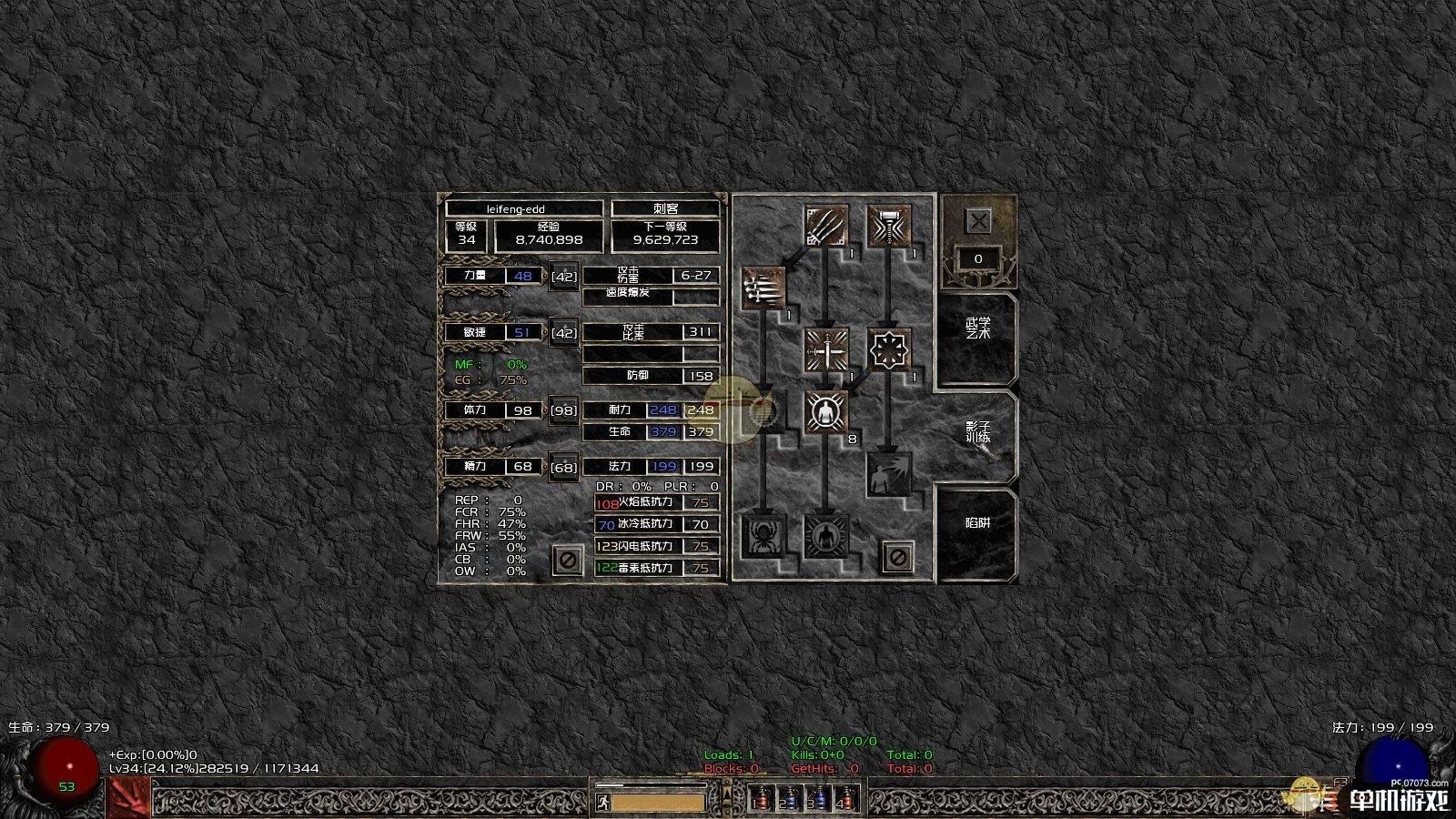Toggle the run/walk button
Viewport: 1456px width, 819px height.
[602, 802]
